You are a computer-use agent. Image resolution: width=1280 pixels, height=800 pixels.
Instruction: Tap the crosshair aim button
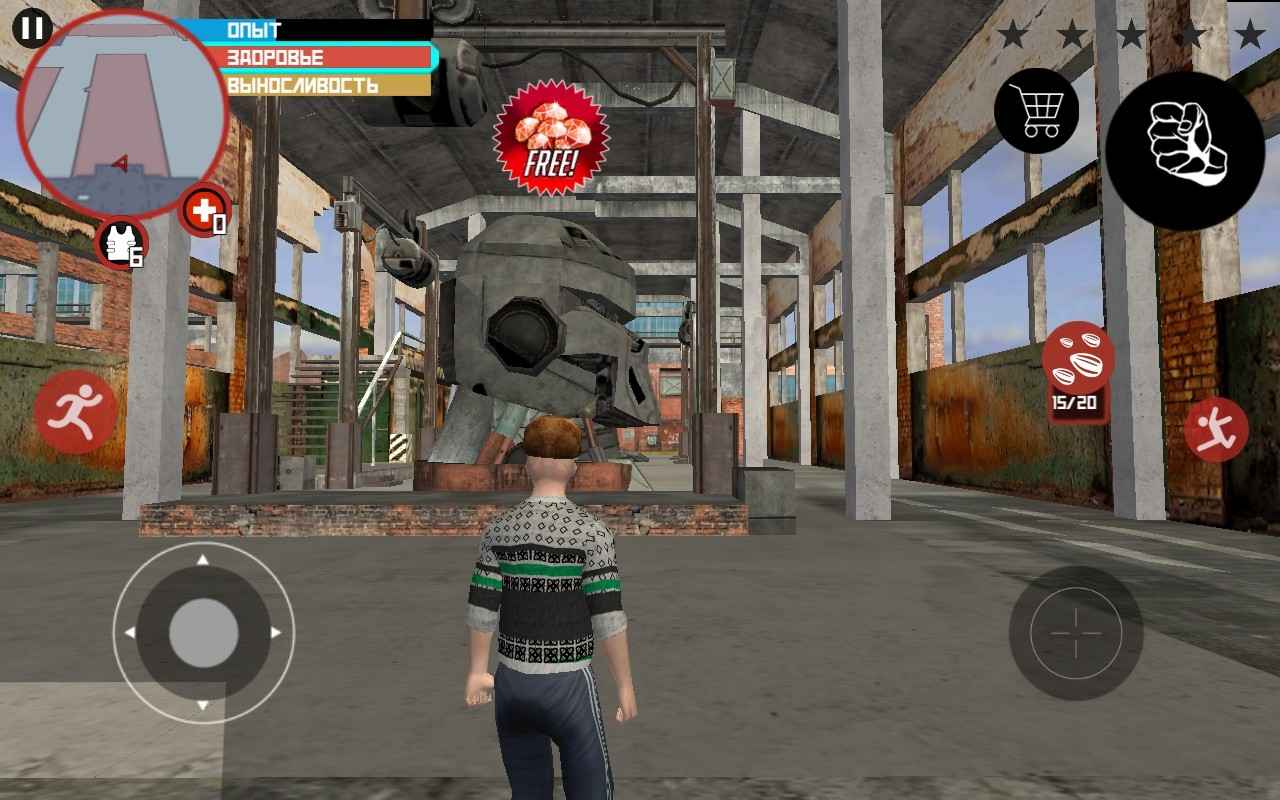(1076, 633)
